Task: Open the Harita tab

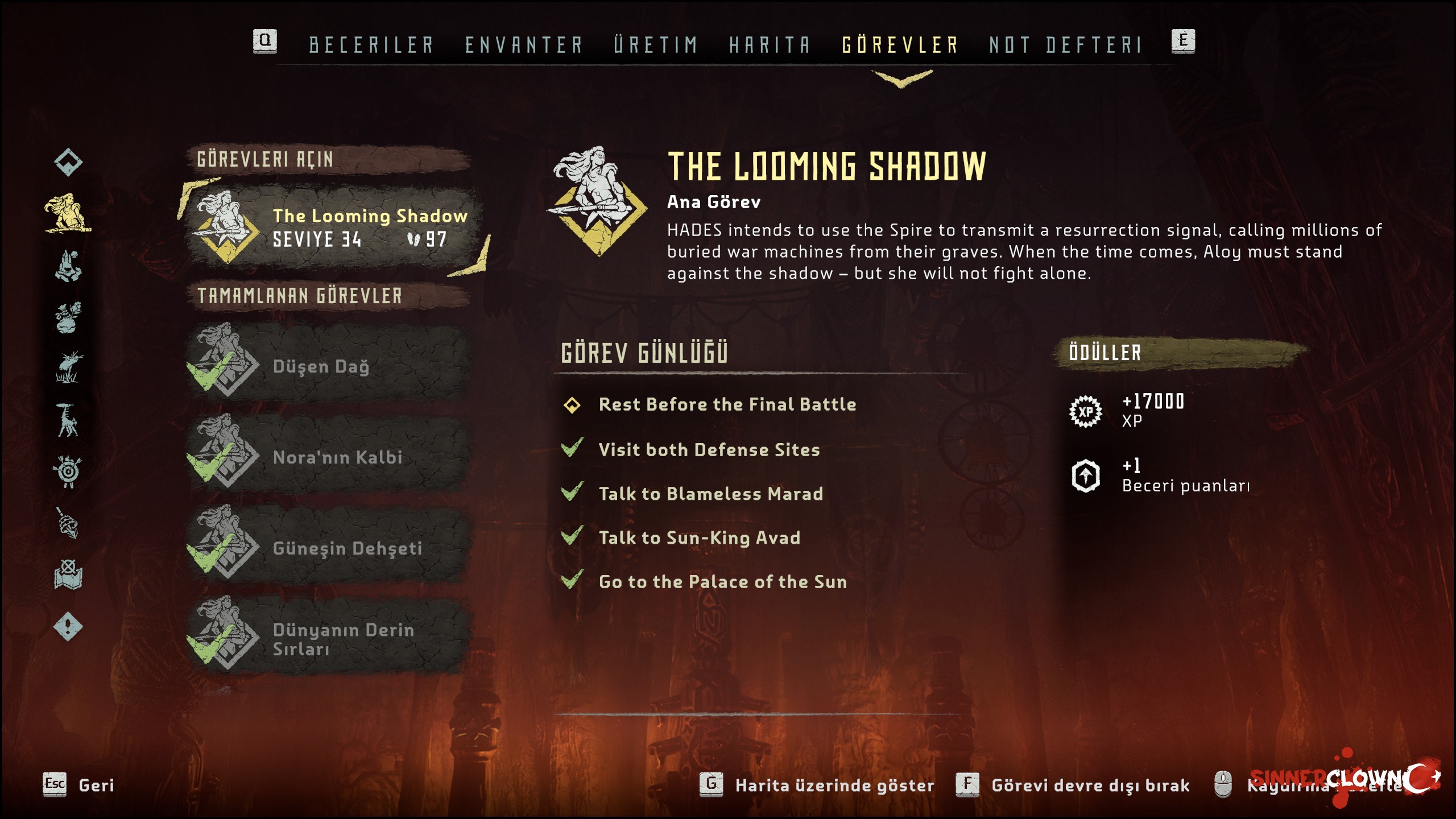Action: coord(770,44)
